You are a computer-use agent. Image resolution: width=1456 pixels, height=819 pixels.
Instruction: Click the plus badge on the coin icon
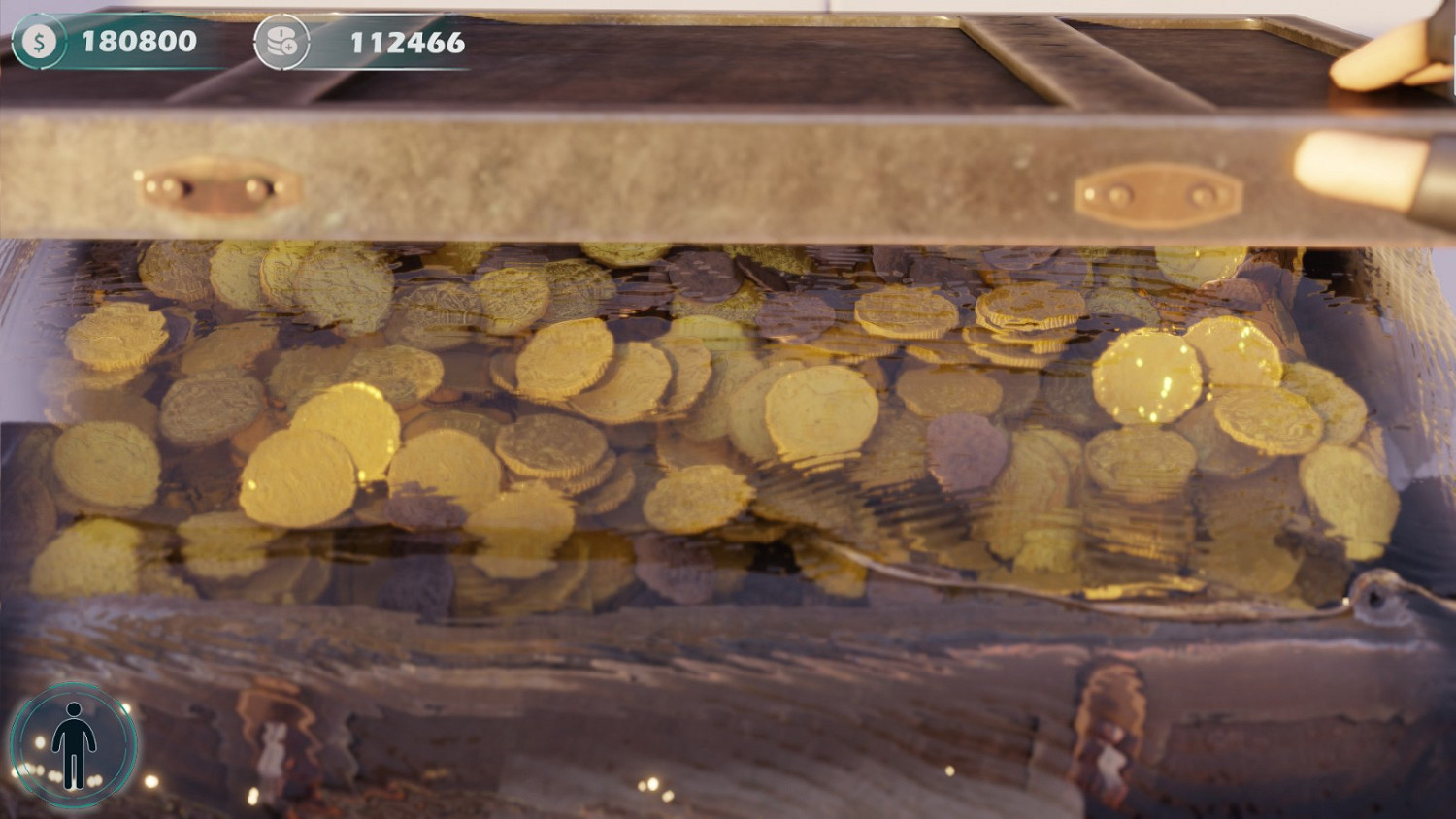coord(291,49)
